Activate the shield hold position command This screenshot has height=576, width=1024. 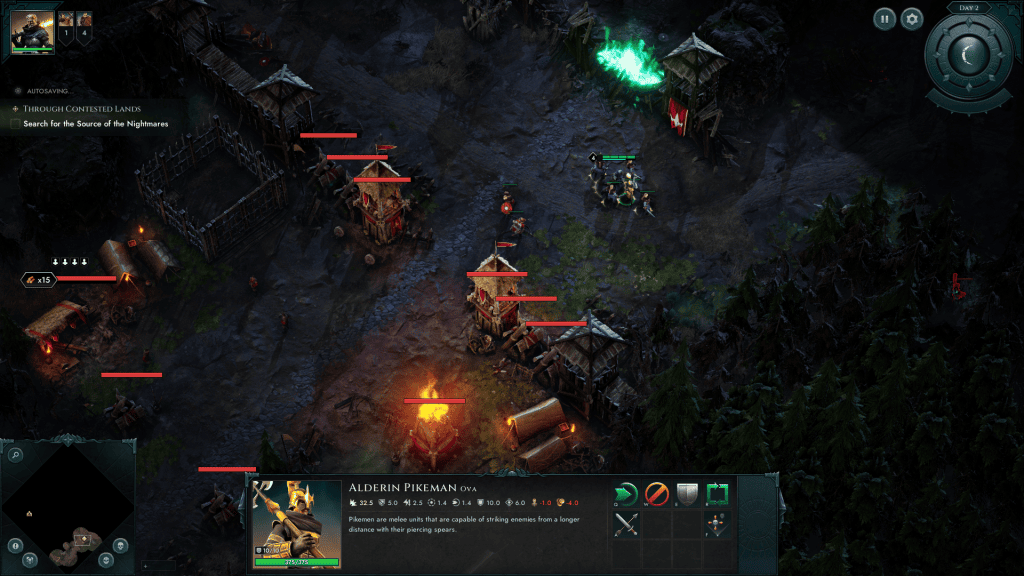pyautogui.click(x=686, y=493)
